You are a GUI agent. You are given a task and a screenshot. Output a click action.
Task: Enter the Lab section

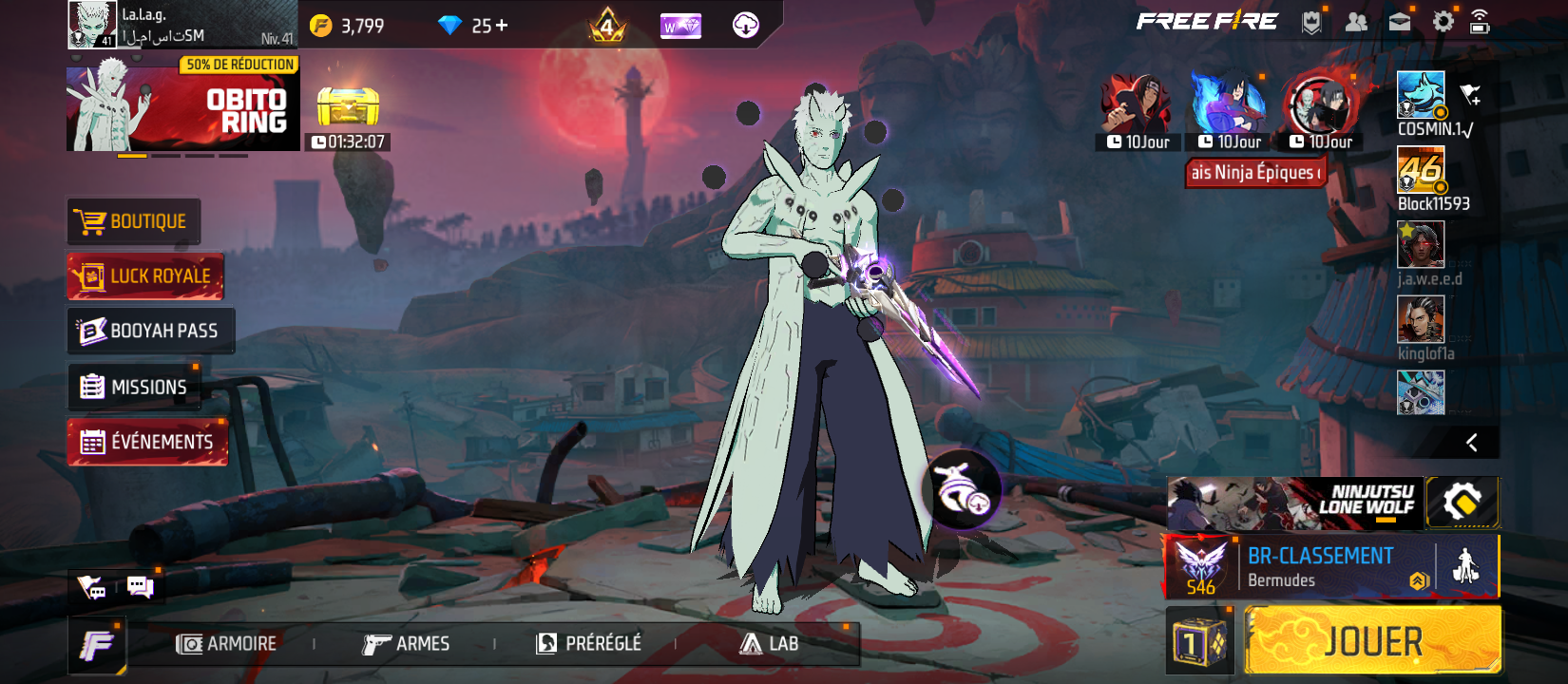pyautogui.click(x=770, y=644)
